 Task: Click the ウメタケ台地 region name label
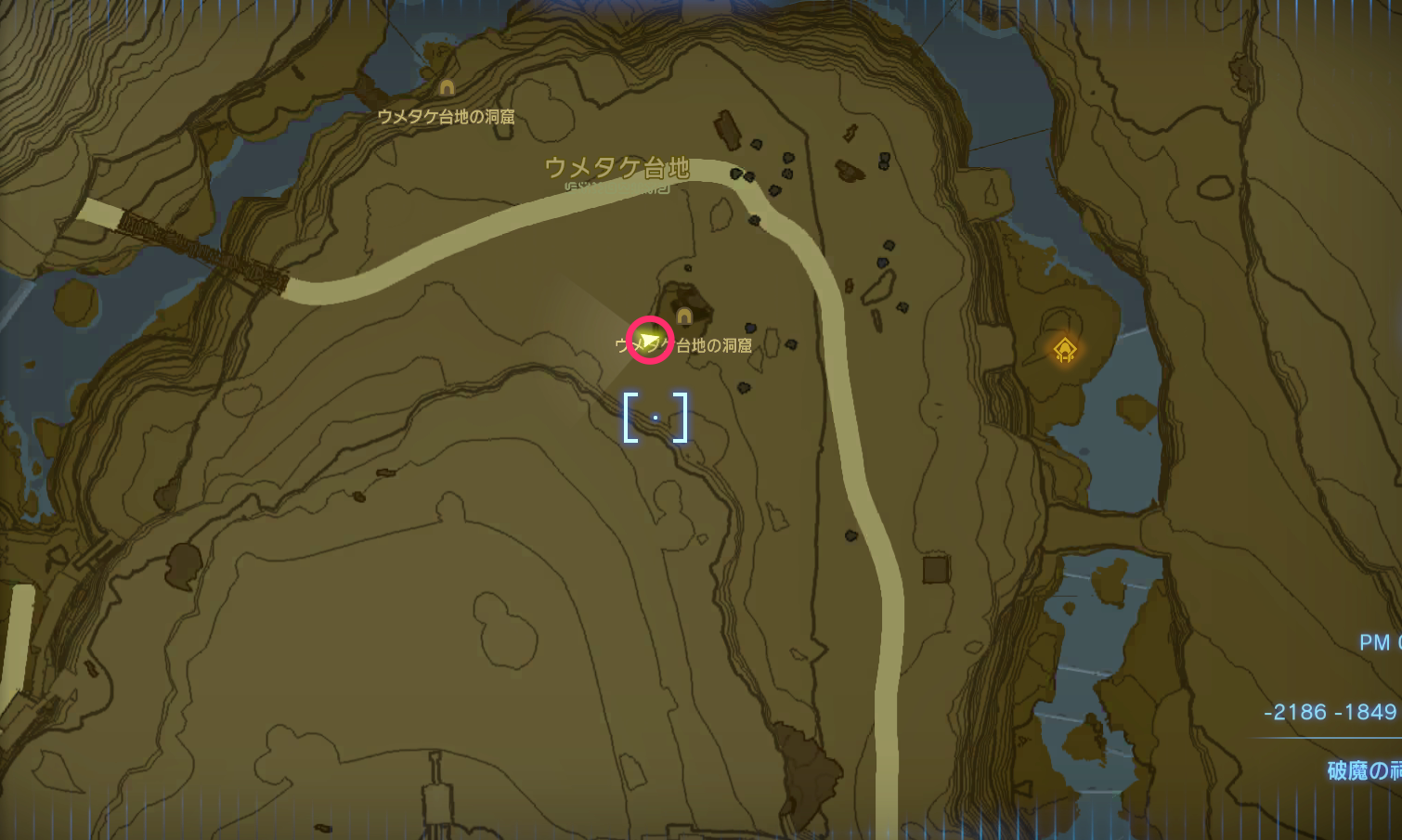click(x=617, y=169)
